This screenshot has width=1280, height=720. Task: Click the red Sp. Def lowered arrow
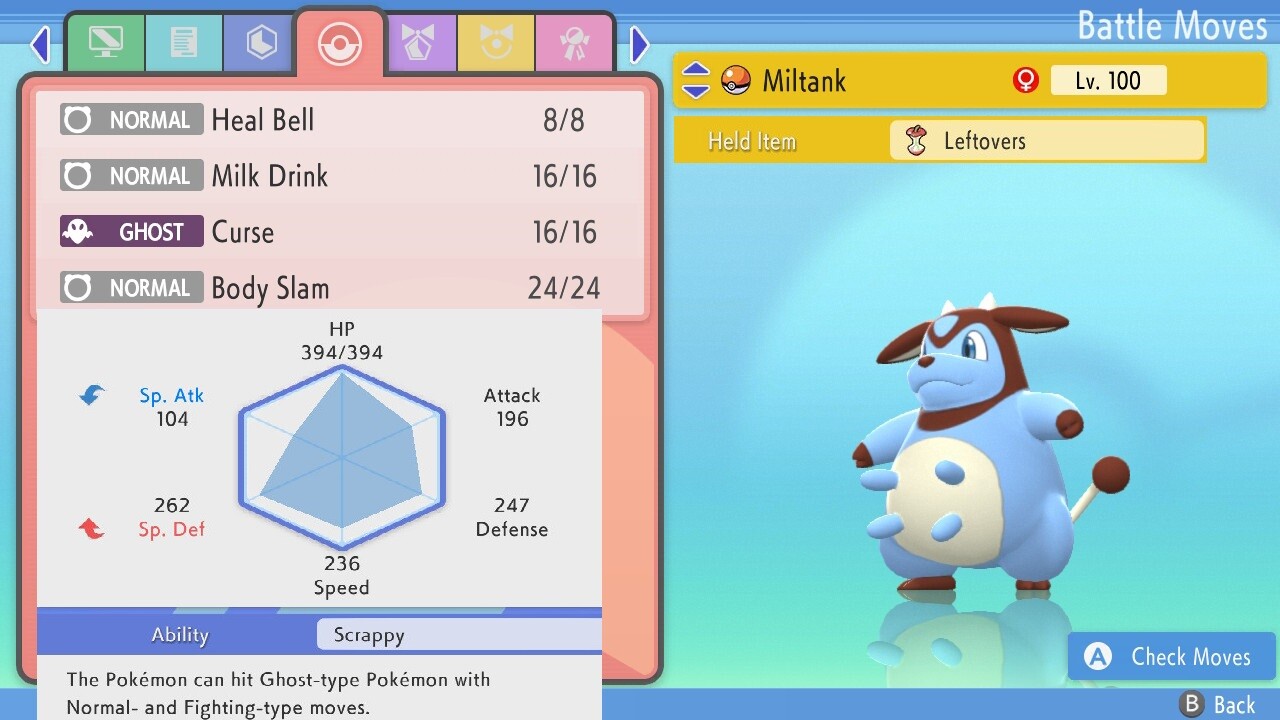(x=90, y=529)
